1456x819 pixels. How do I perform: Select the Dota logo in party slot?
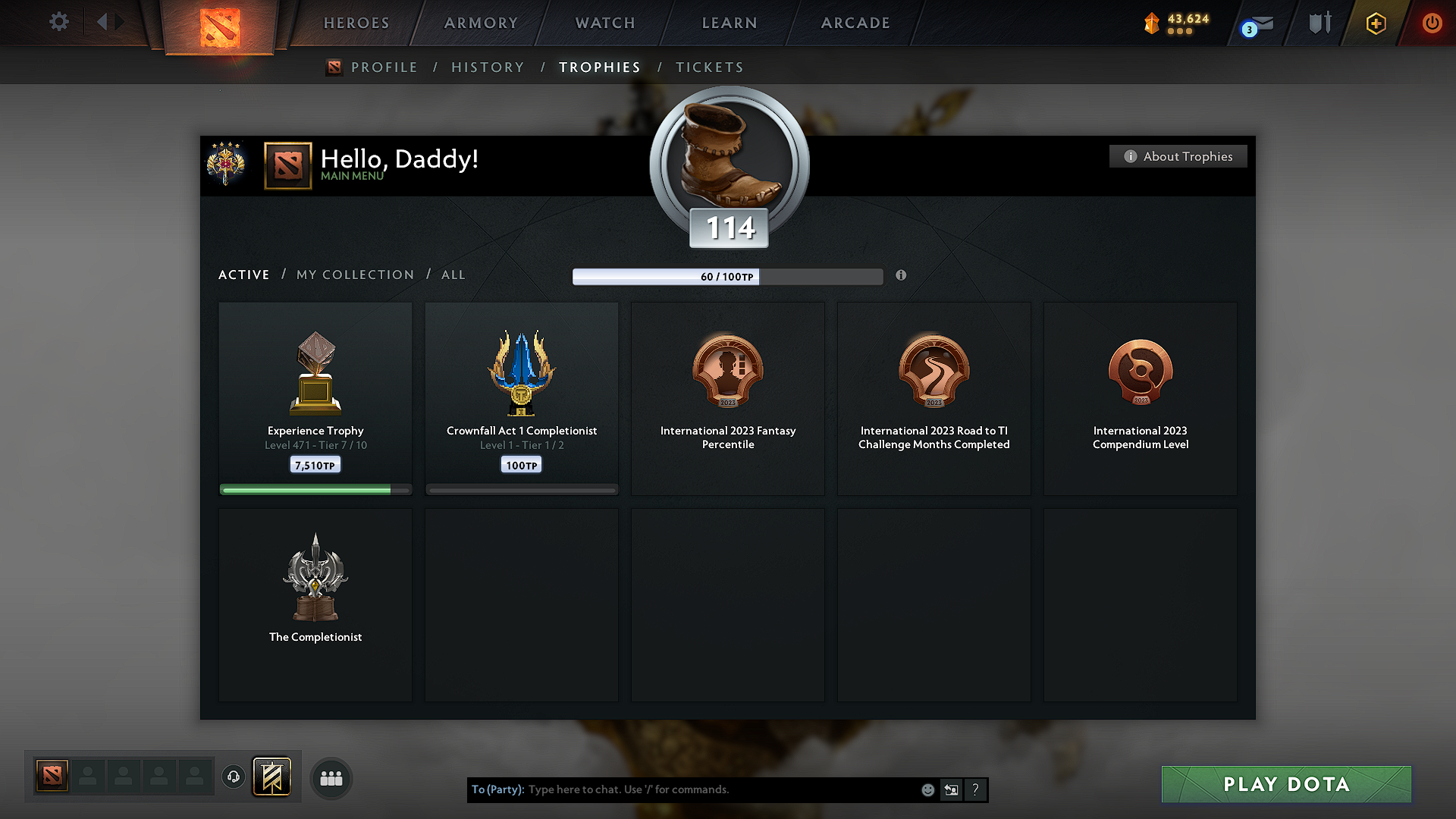tap(51, 775)
